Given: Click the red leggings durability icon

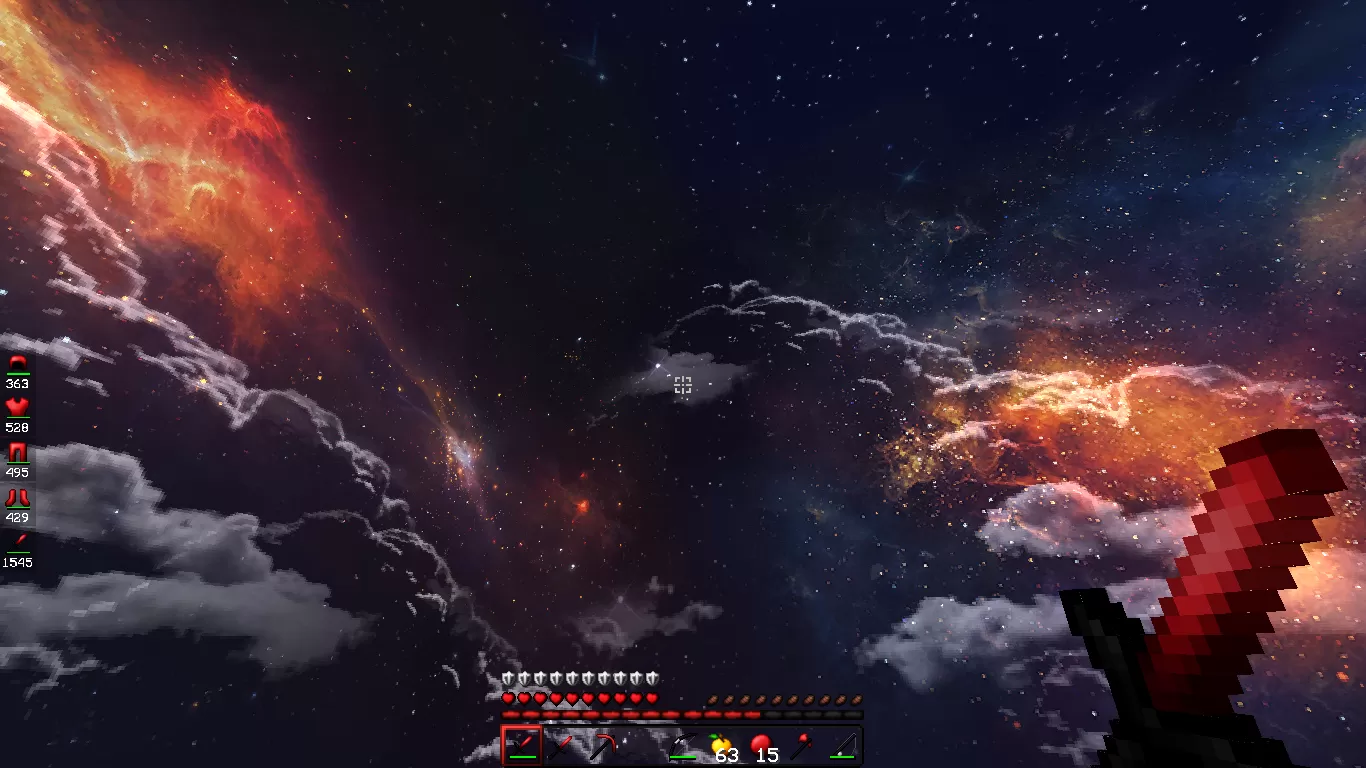Looking at the screenshot, I should click(17, 452).
